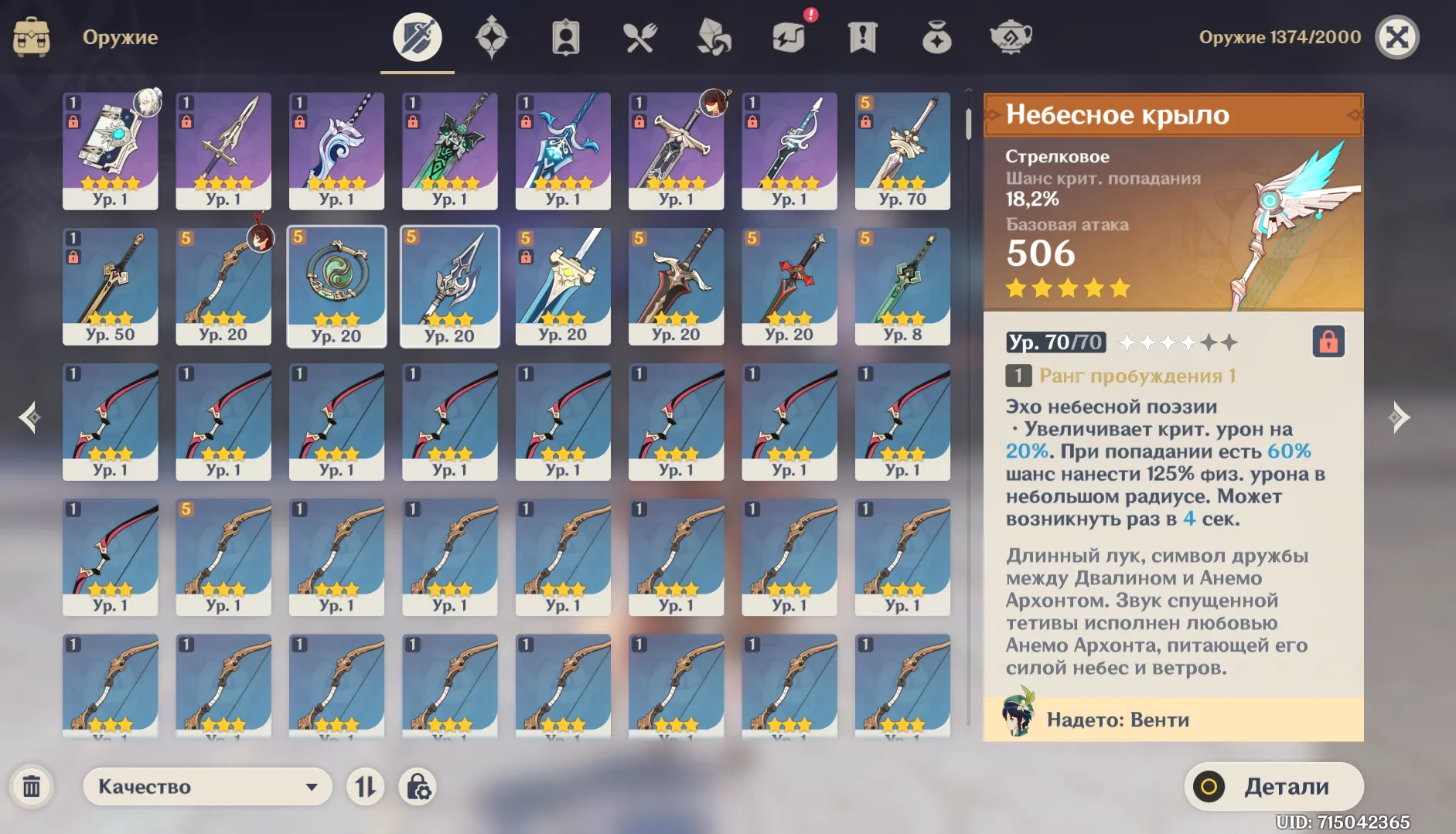
Task: Select the Precious Items pouch icon
Action: [x=936, y=36]
